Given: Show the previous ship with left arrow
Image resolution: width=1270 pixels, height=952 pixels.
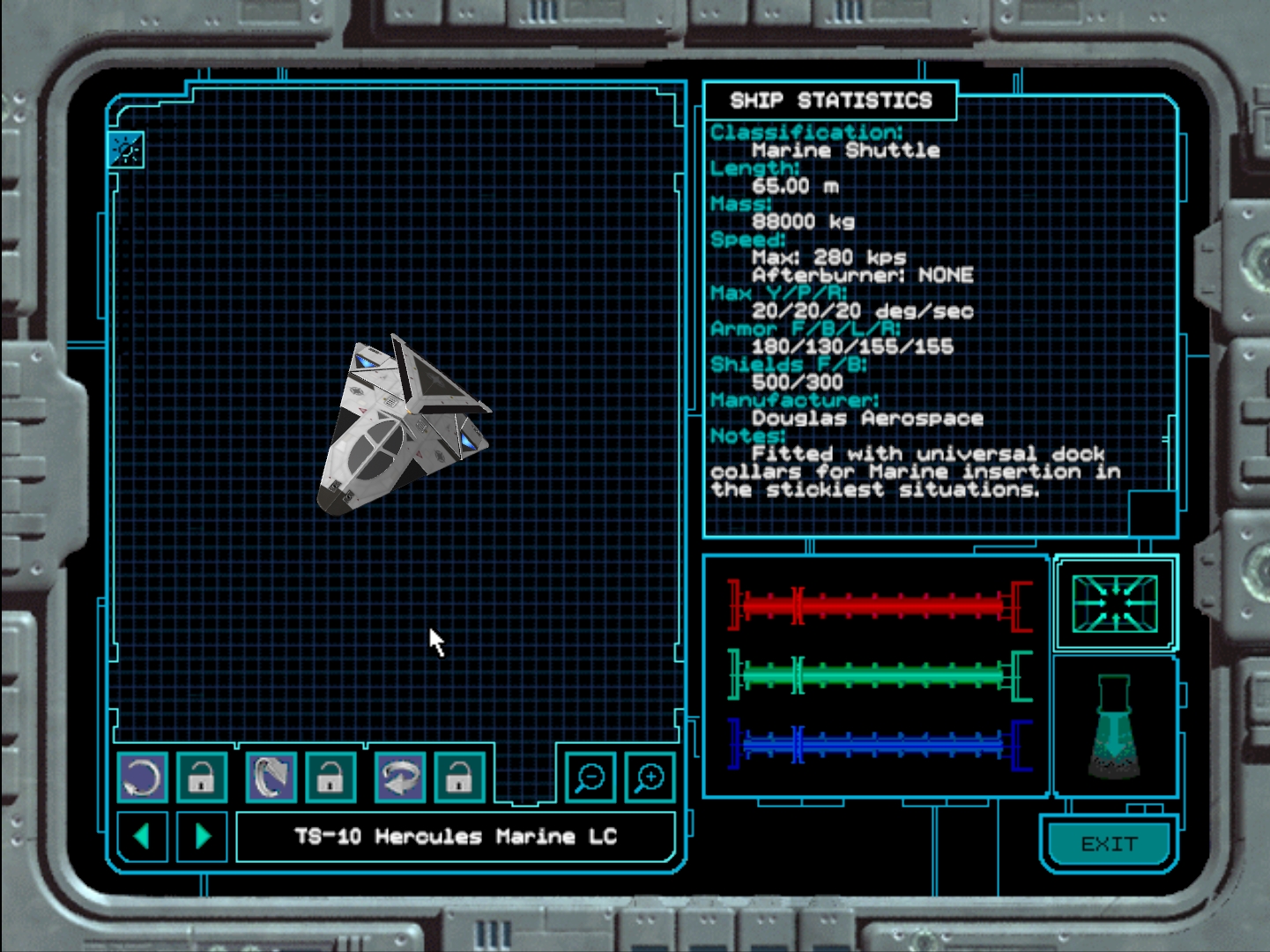Looking at the screenshot, I should tap(142, 836).
